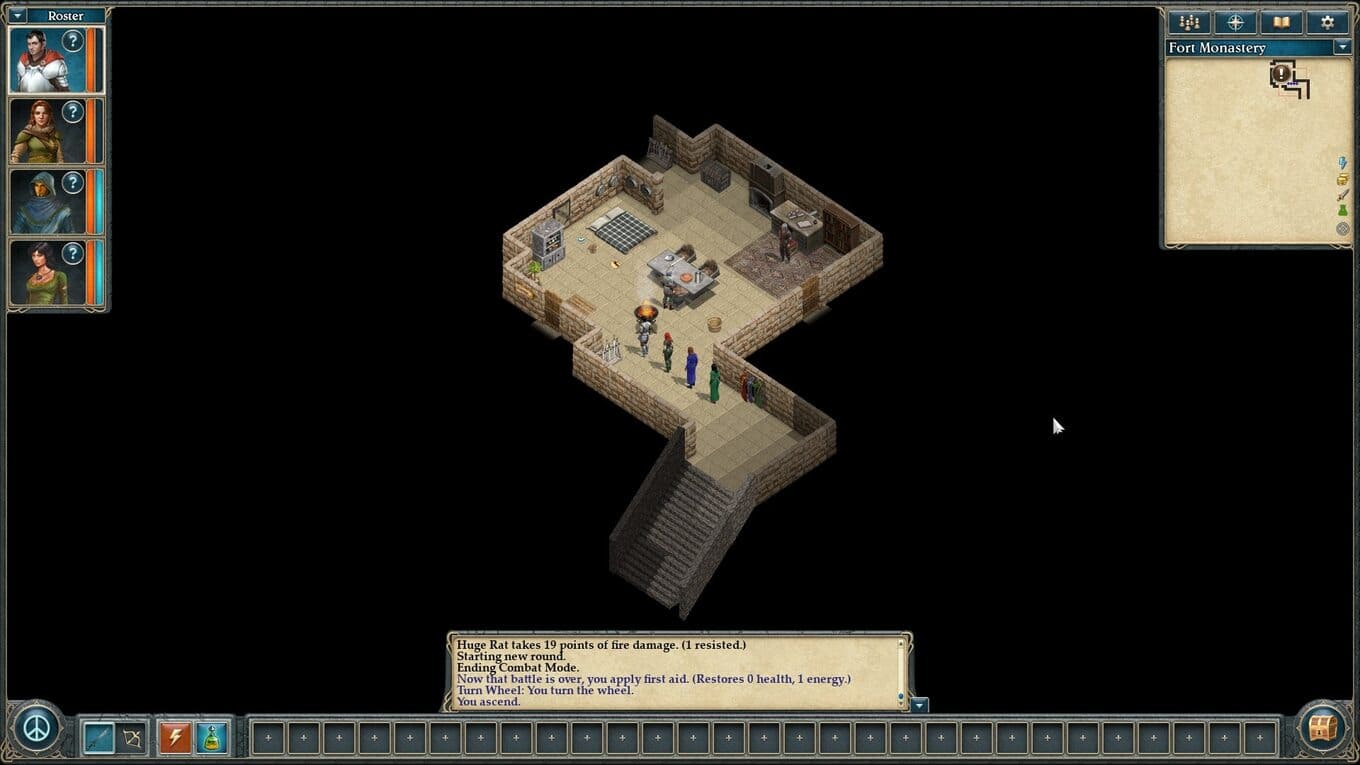This screenshot has height=765, width=1360.
Task: Expand the Fort Monastery dropdown arrow
Action: coord(1341,47)
